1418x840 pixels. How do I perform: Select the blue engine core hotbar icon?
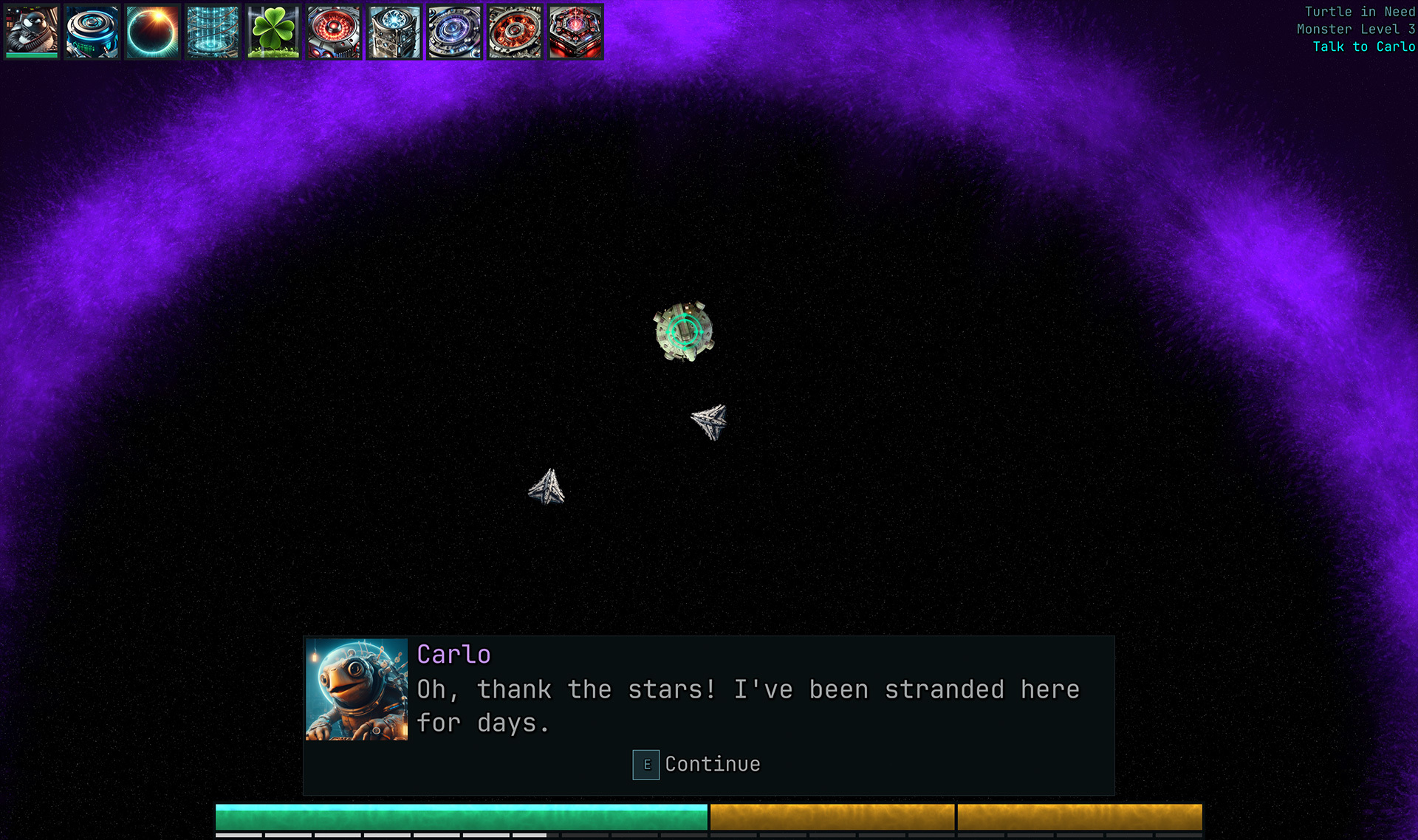click(92, 31)
